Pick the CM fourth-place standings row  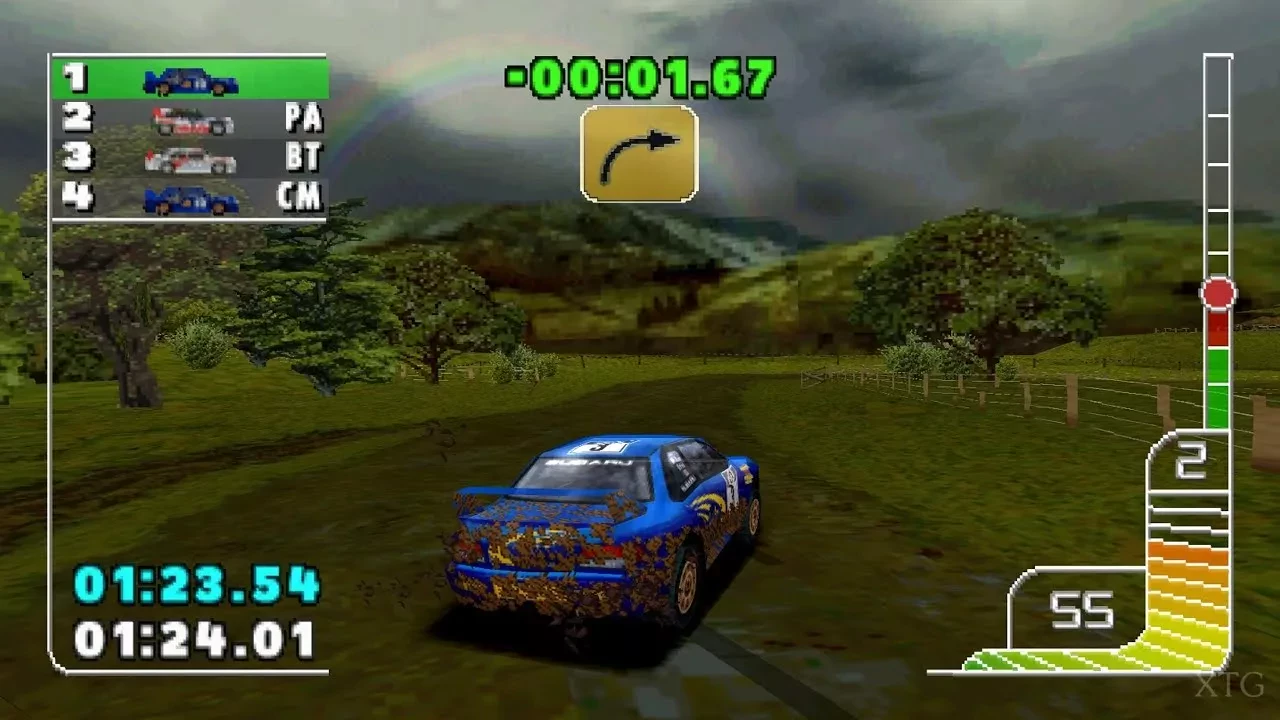click(x=190, y=198)
